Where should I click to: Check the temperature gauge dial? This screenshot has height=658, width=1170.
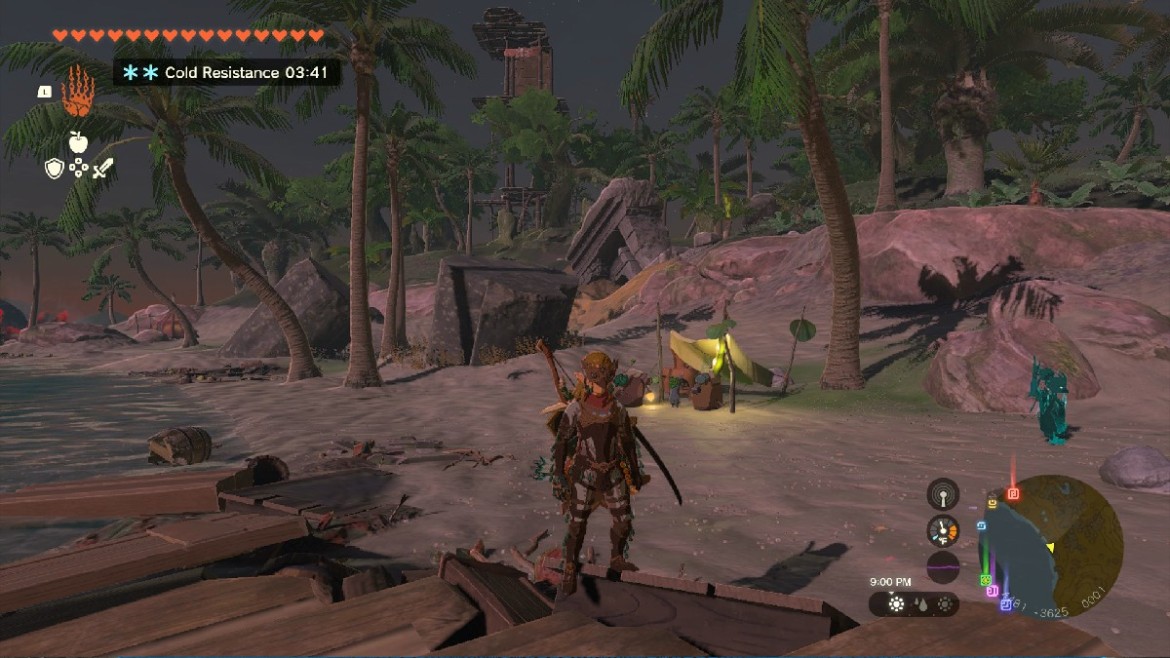click(x=942, y=530)
